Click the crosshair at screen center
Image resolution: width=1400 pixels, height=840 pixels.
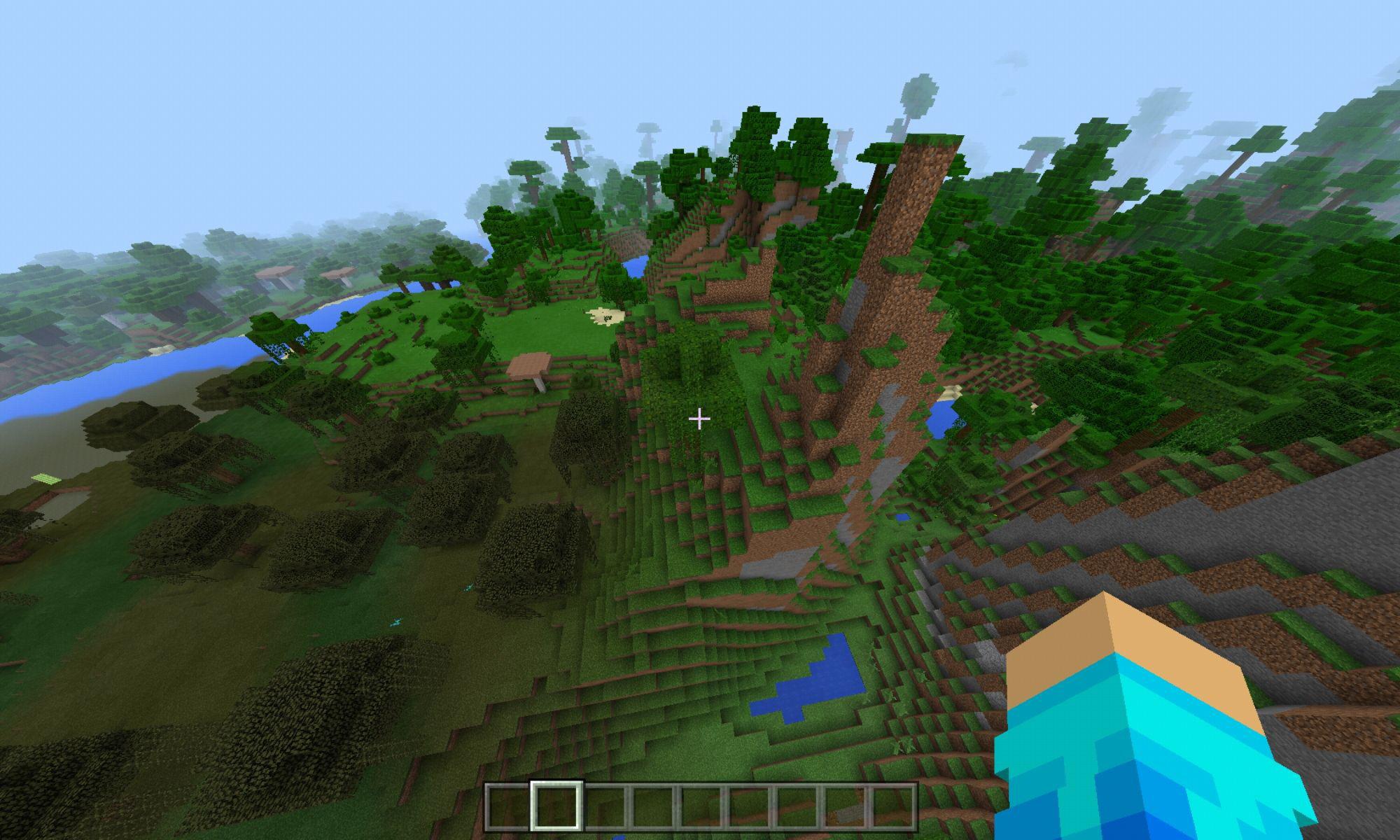[700, 418]
